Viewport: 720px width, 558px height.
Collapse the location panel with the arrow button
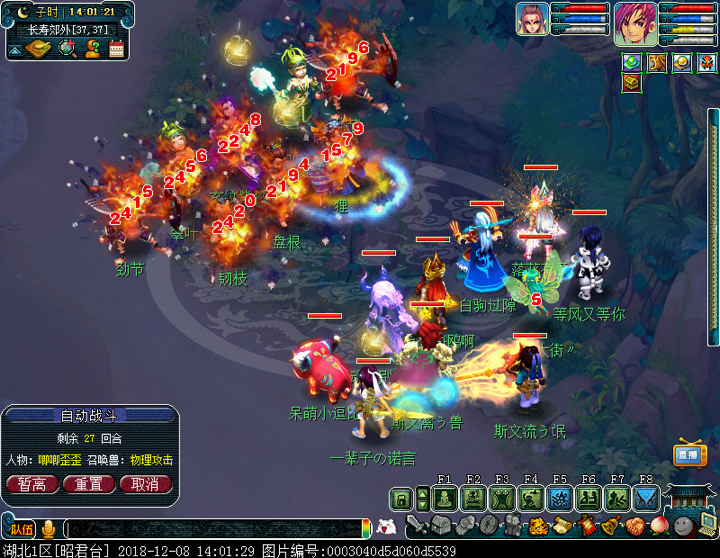coord(17,48)
